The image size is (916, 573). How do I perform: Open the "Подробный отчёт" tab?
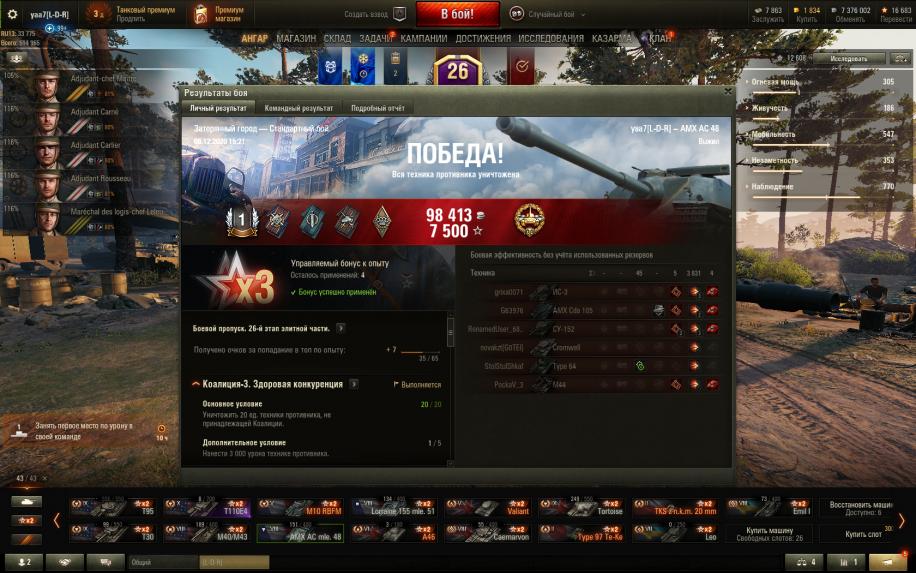click(x=377, y=108)
